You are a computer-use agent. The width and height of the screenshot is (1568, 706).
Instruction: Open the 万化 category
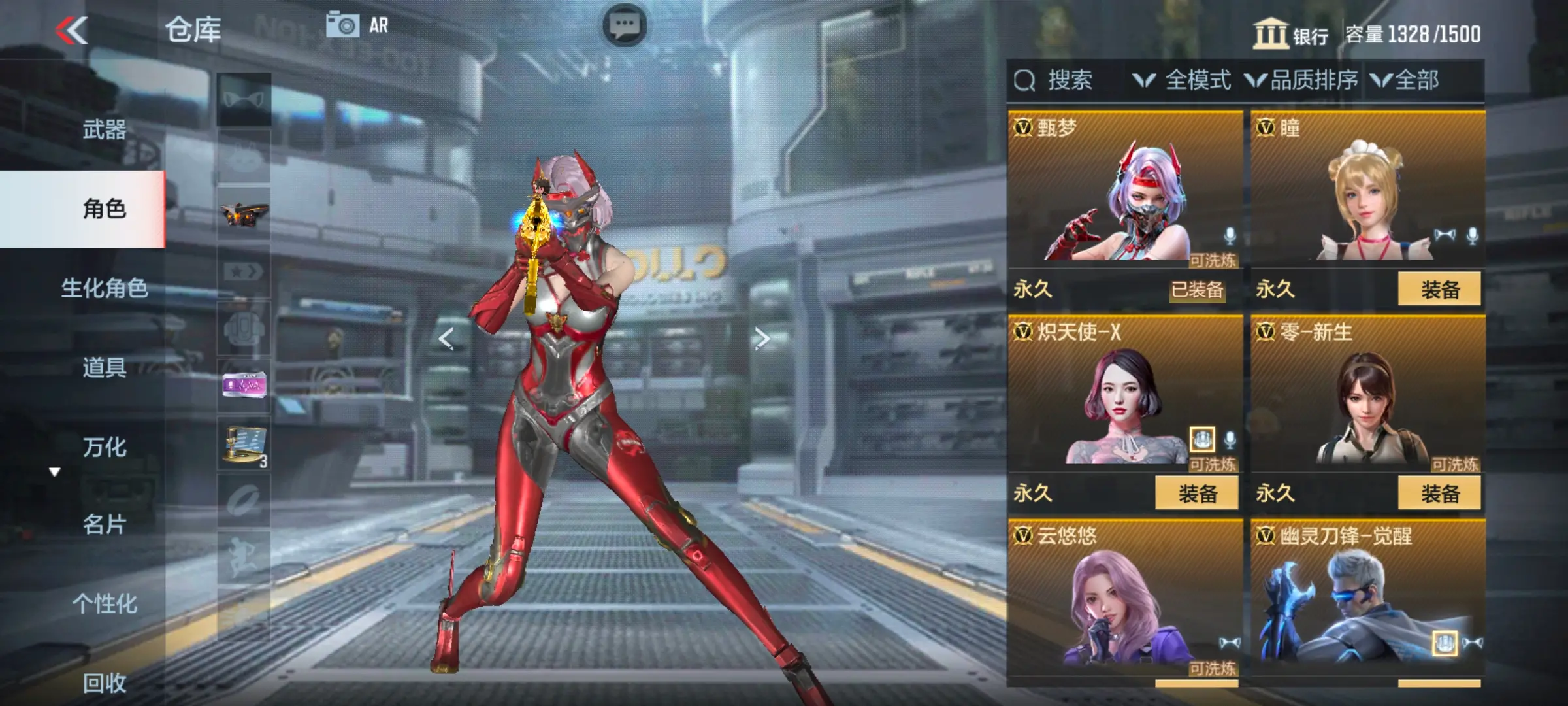(x=104, y=447)
